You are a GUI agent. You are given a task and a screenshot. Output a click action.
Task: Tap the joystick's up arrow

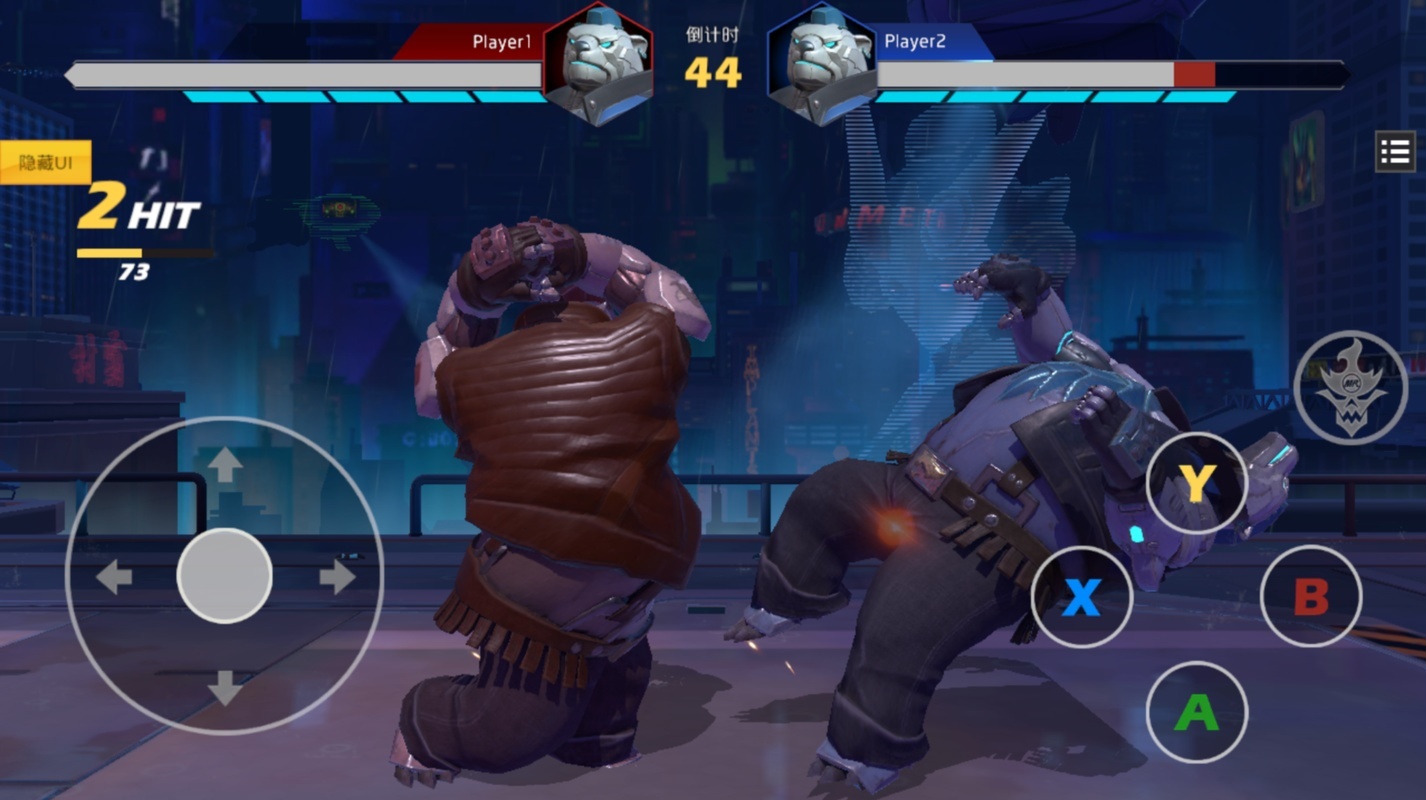pyautogui.click(x=224, y=464)
